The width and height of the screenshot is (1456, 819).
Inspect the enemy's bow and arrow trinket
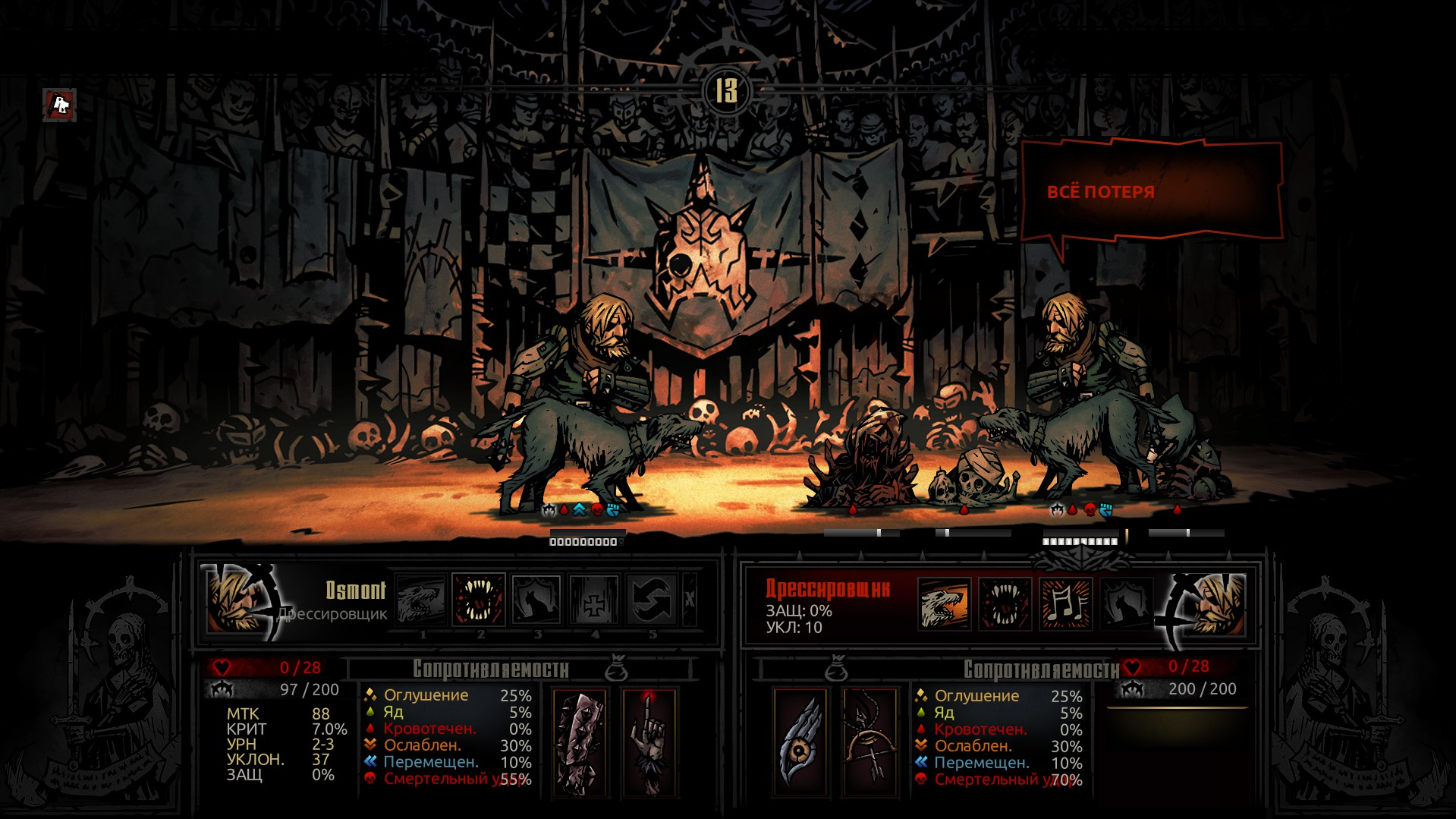(x=870, y=743)
